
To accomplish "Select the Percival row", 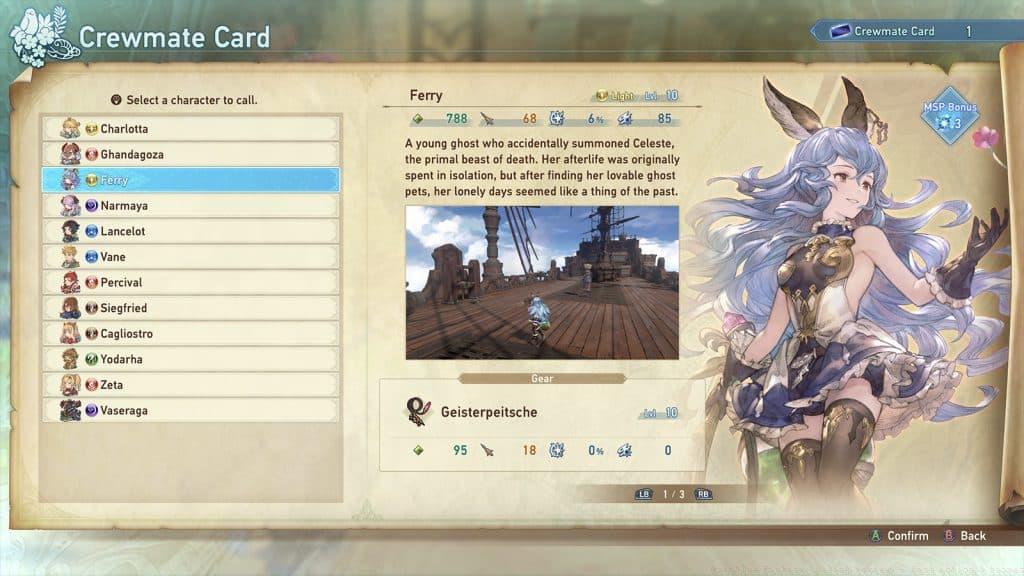I will click(x=190, y=283).
